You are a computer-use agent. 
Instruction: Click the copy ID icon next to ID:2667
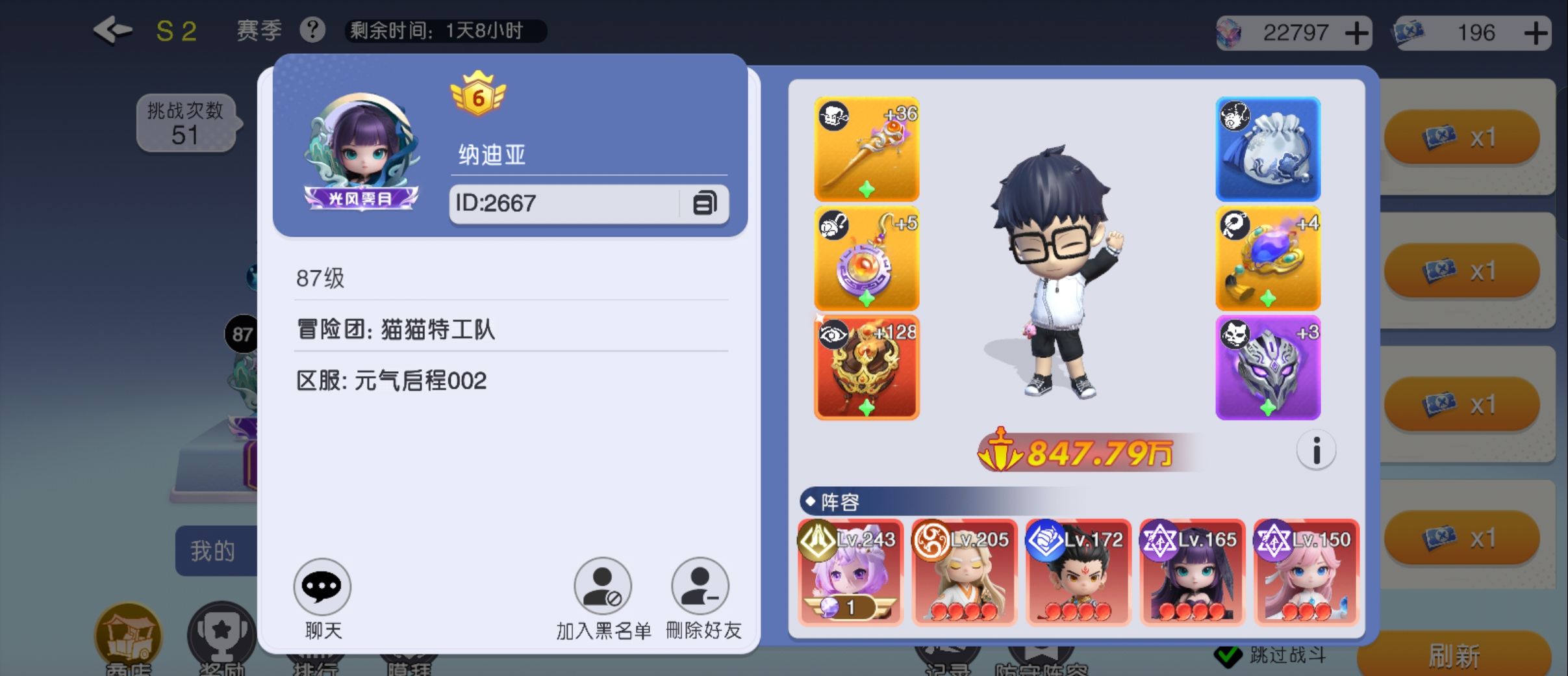tap(705, 203)
